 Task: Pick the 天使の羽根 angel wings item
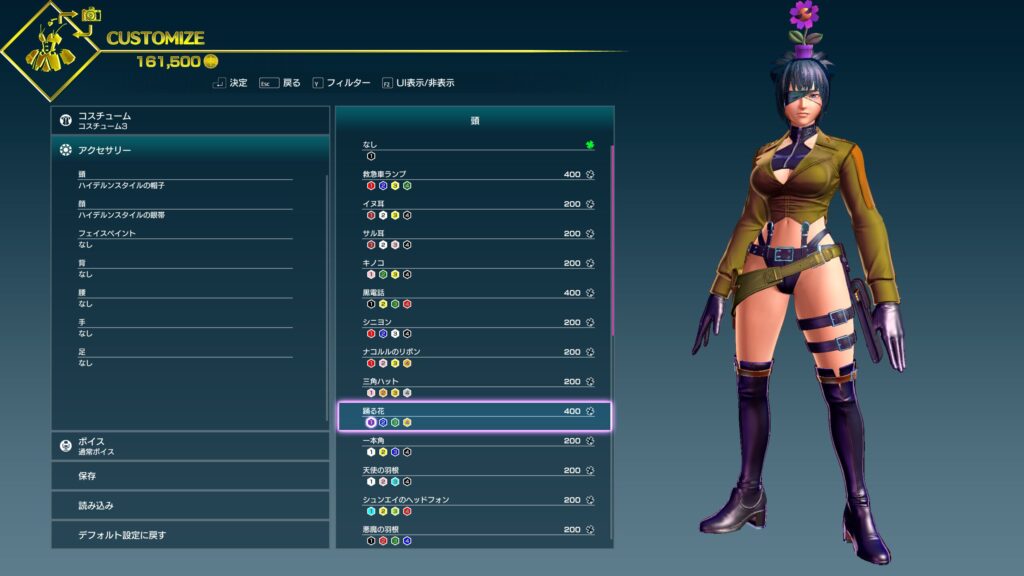pyautogui.click(x=474, y=475)
